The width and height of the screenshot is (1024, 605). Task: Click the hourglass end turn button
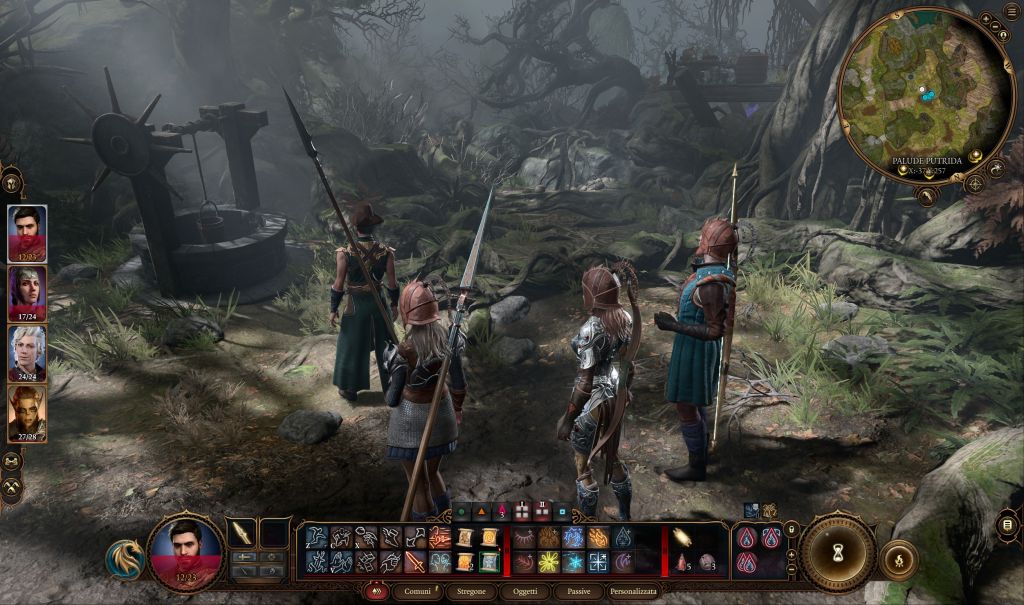coord(838,552)
